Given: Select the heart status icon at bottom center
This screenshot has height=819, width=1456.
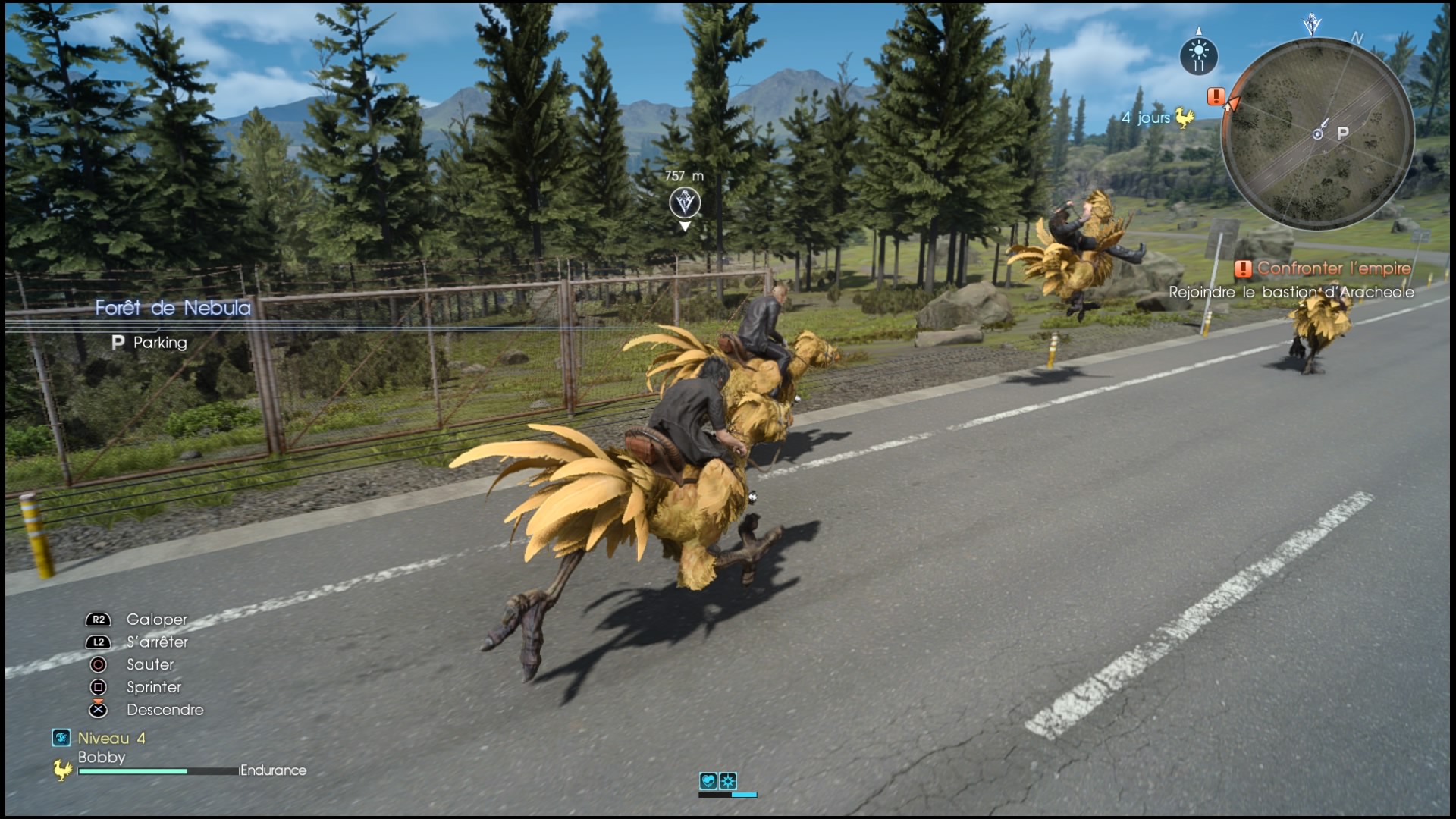Looking at the screenshot, I should (x=708, y=781).
